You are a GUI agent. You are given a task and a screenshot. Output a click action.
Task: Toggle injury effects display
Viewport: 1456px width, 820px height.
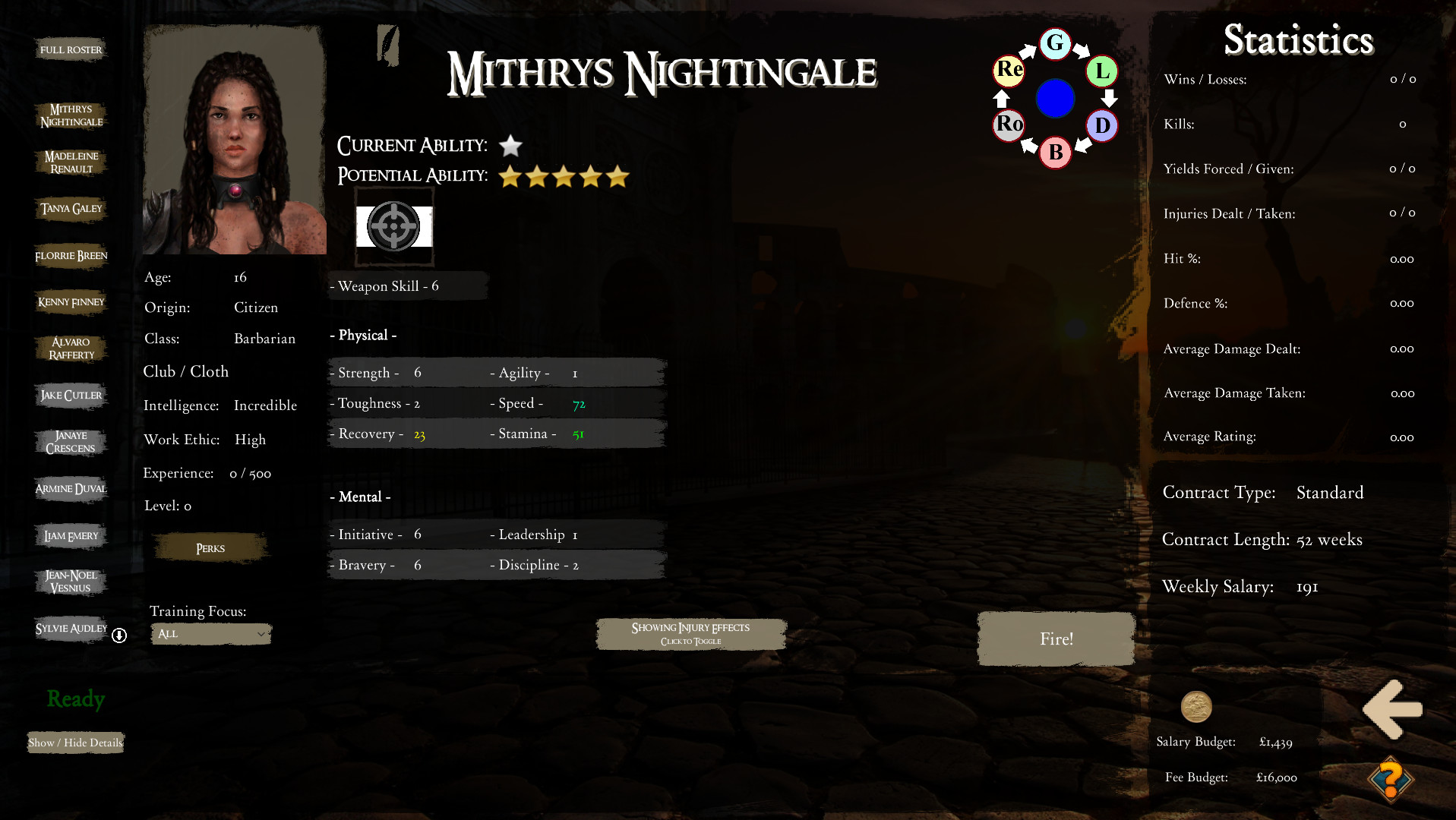coord(690,632)
